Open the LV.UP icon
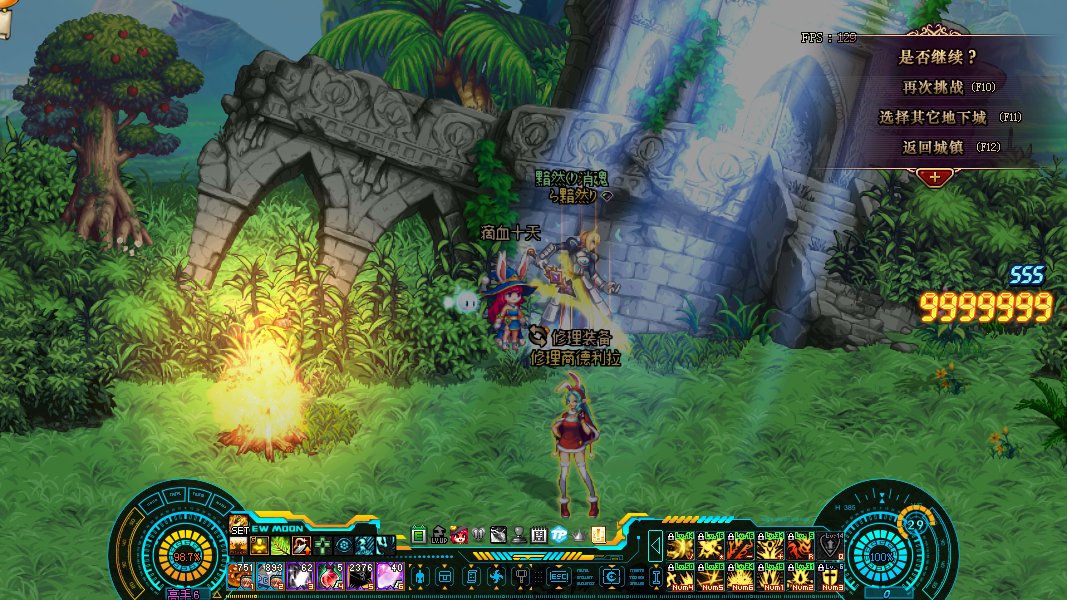Image resolution: width=1067 pixels, height=600 pixels. point(439,535)
